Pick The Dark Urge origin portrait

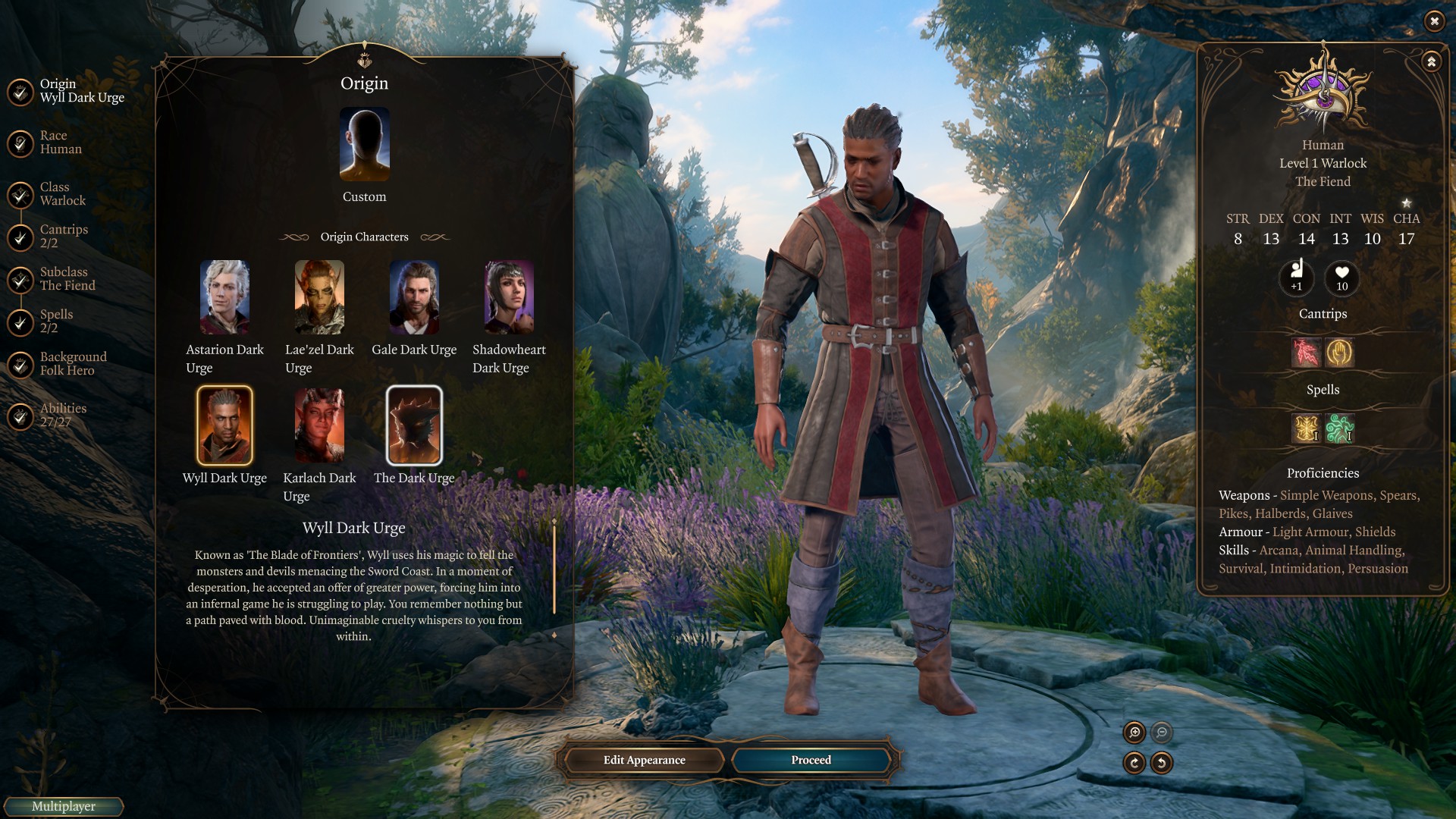(x=414, y=425)
